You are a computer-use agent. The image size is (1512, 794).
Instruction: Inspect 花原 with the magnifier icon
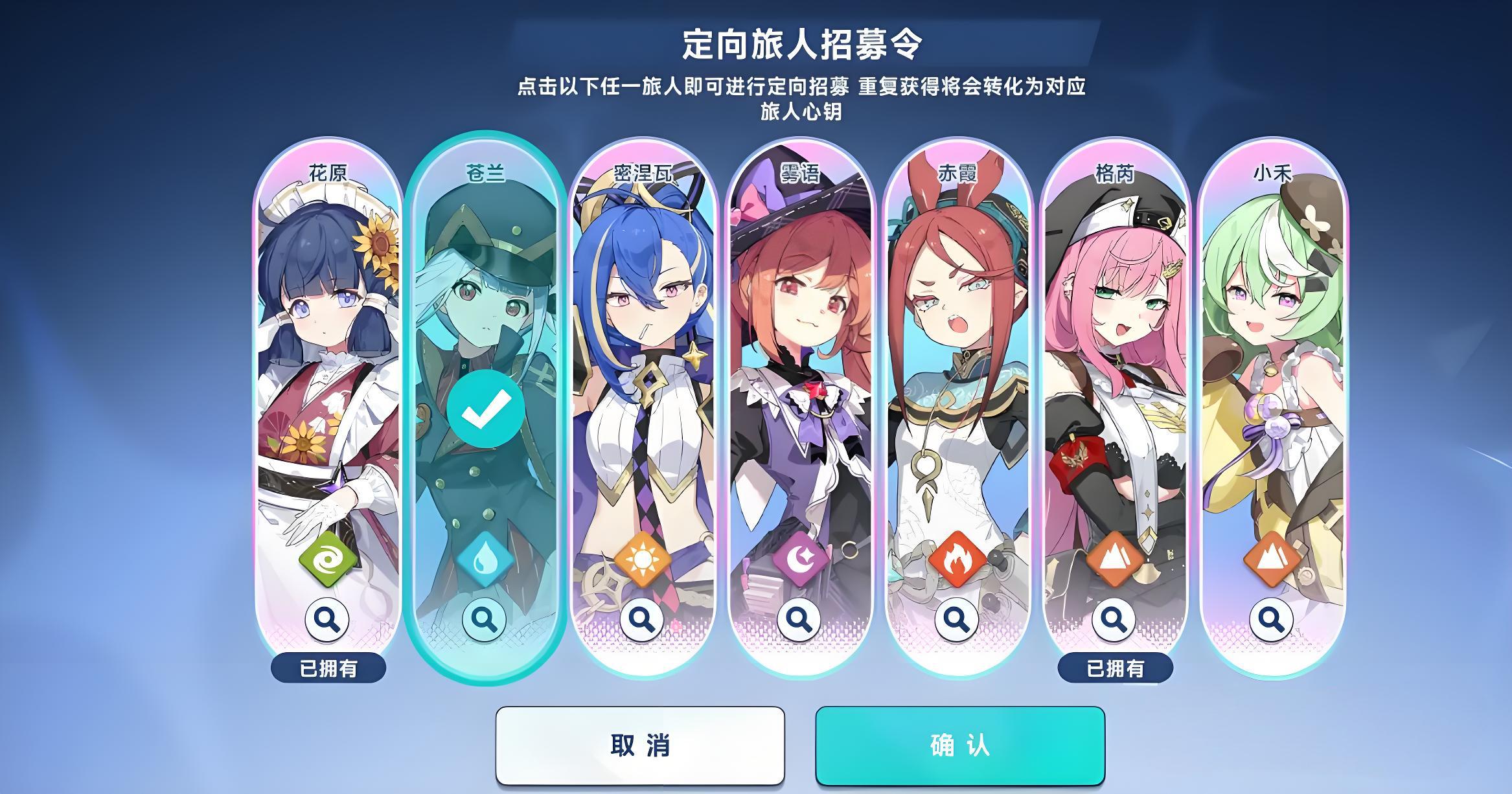pyautogui.click(x=328, y=620)
